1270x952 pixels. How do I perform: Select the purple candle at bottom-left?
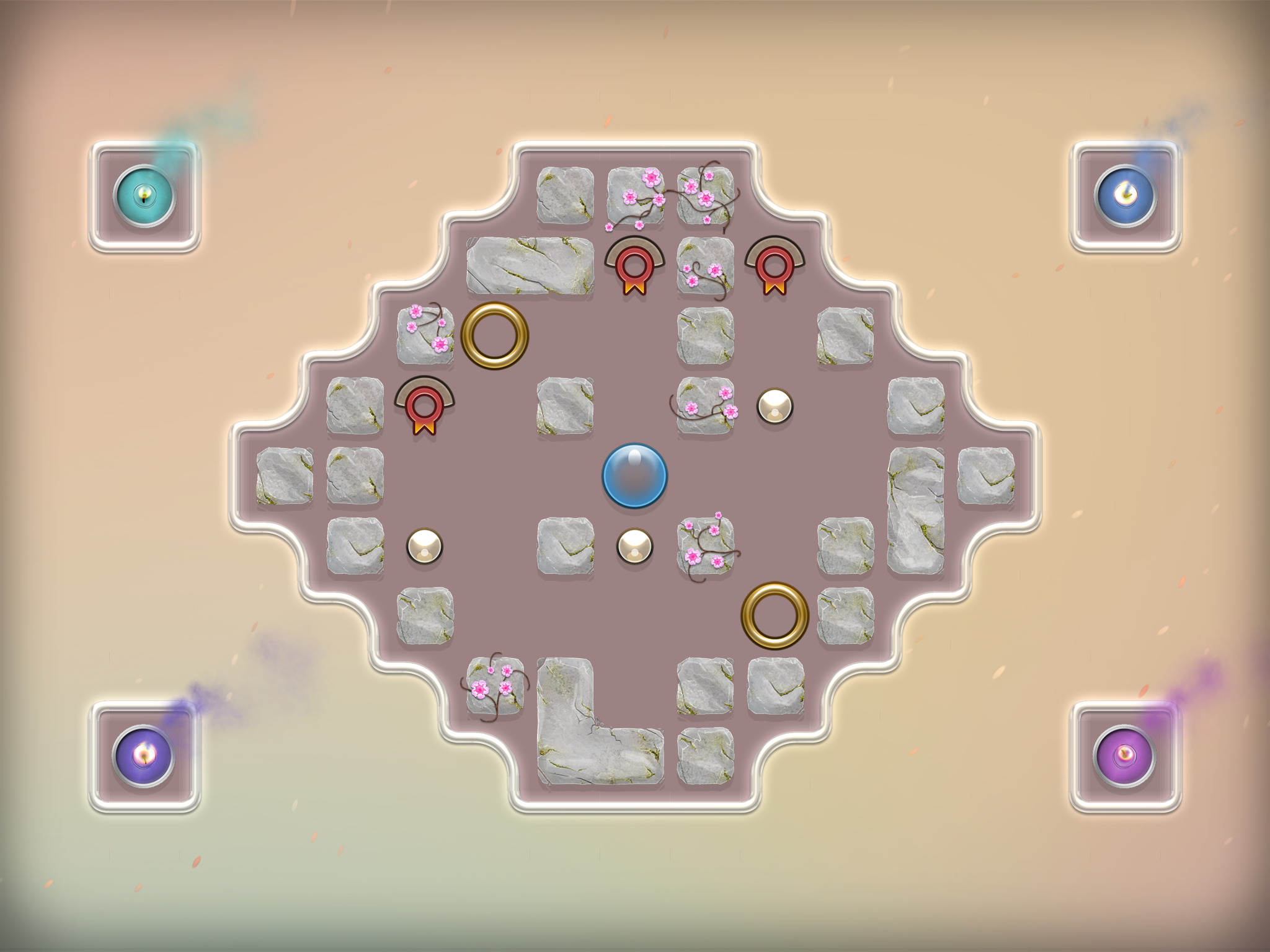click(144, 755)
